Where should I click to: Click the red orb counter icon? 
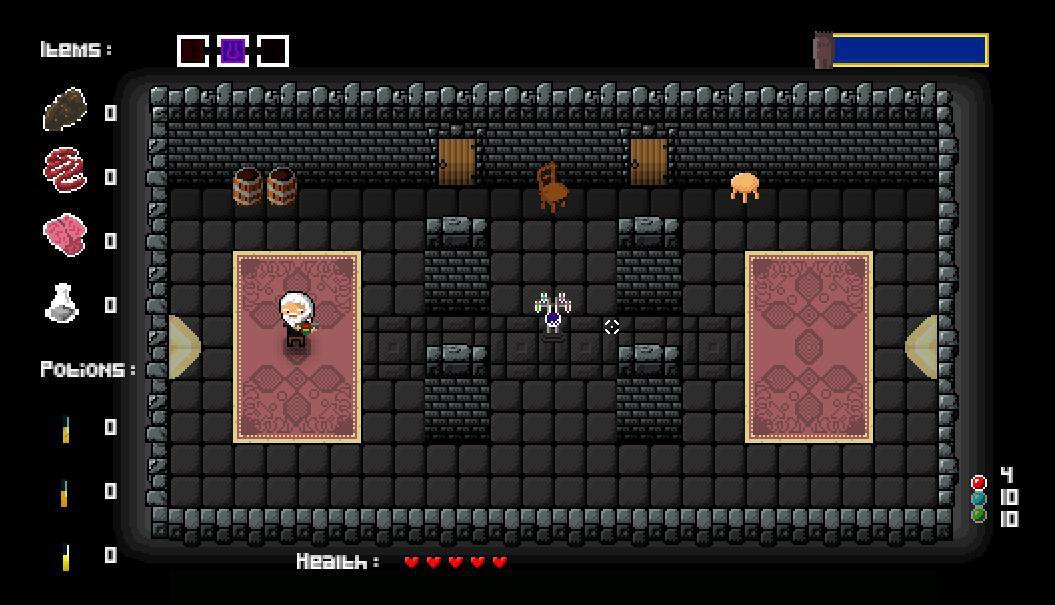coord(978,482)
